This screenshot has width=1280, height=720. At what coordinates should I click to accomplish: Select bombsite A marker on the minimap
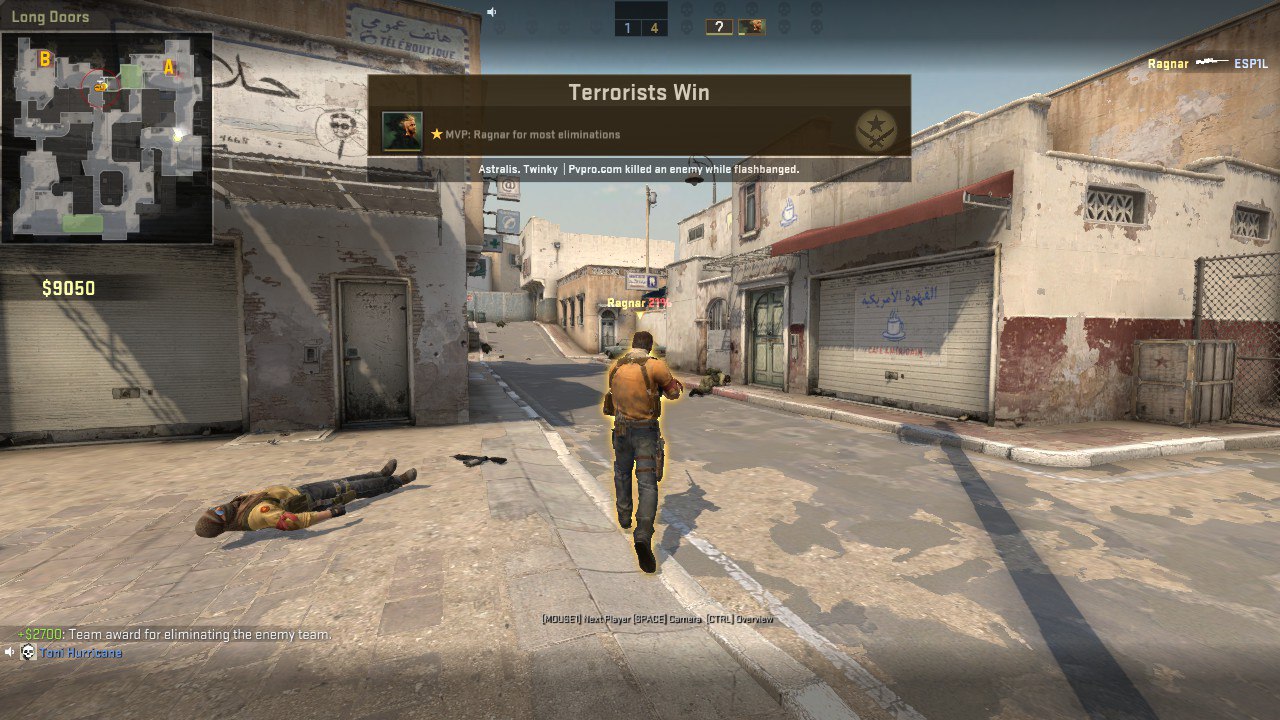click(x=169, y=67)
